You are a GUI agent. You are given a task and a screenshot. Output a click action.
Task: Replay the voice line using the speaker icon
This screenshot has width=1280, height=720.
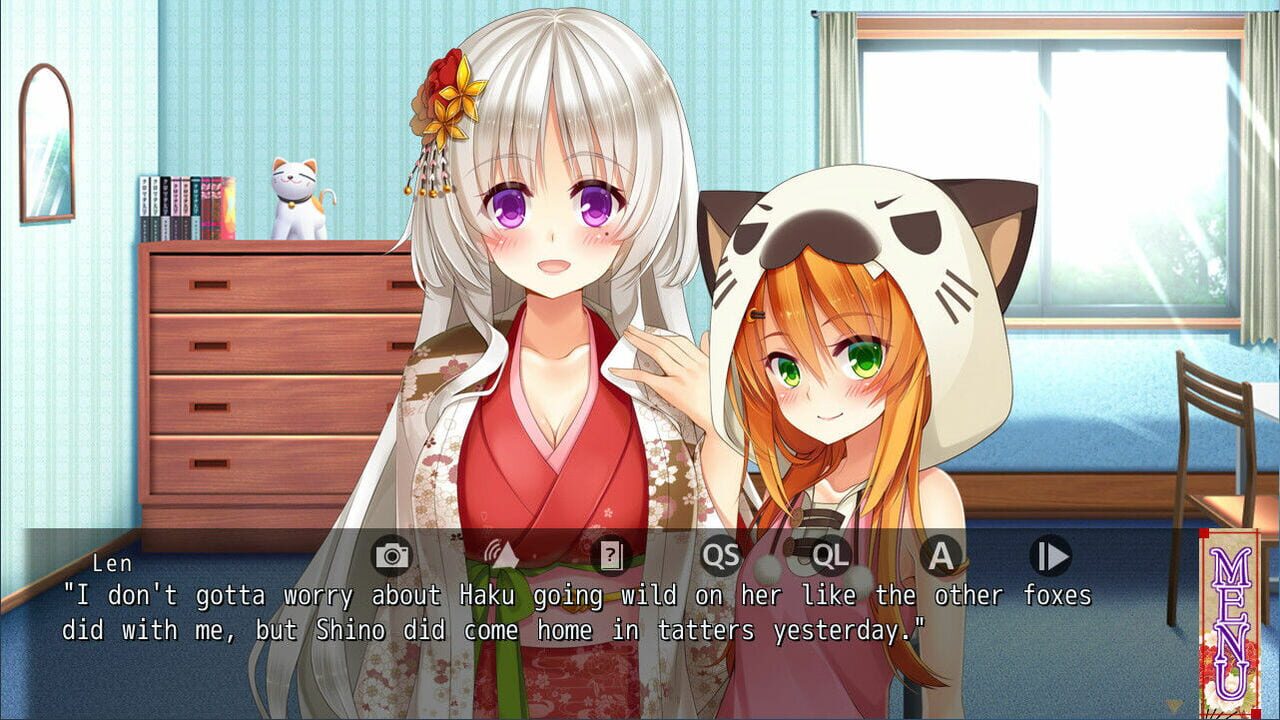tap(500, 555)
